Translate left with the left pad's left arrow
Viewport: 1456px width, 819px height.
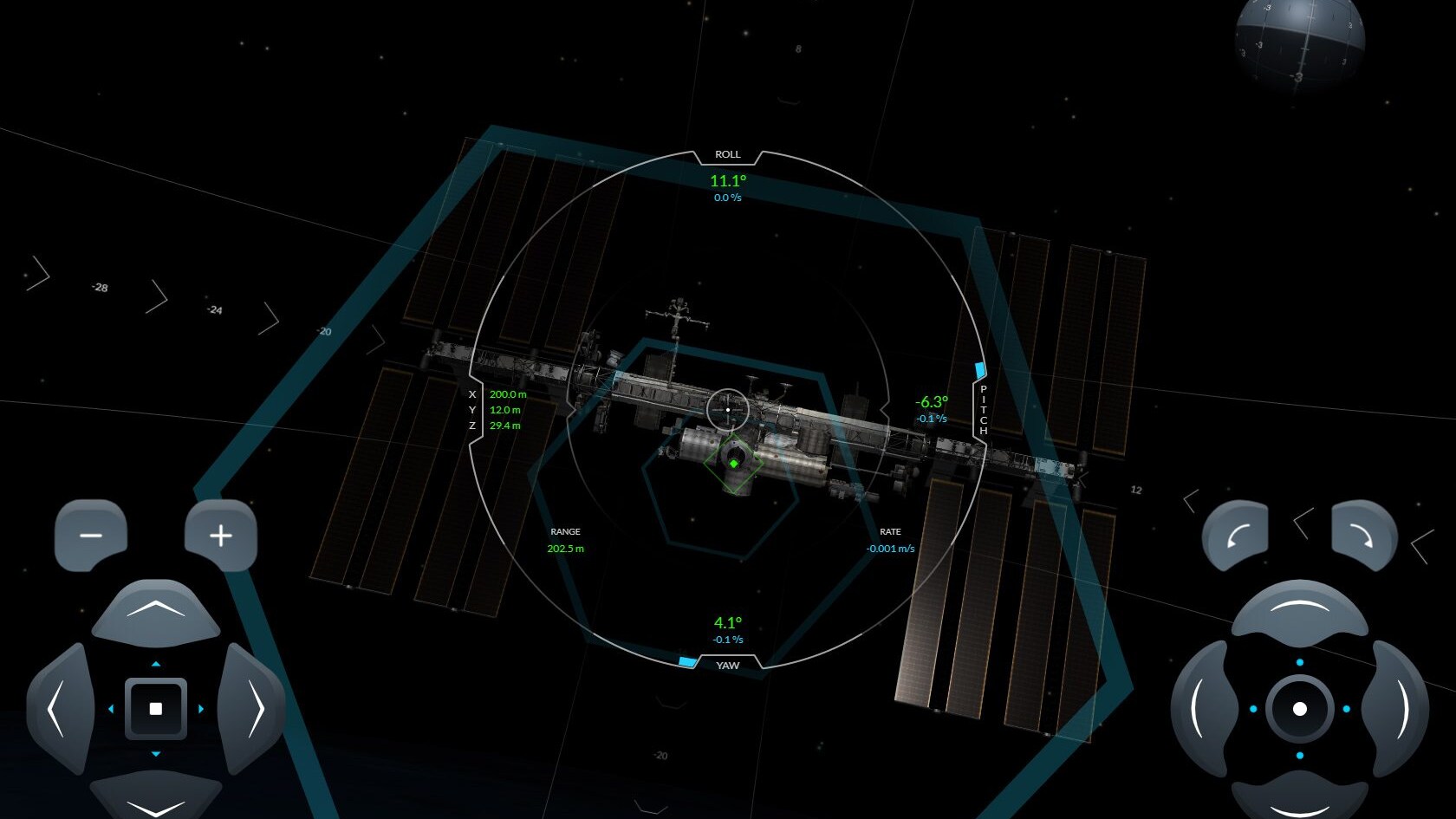(59, 709)
